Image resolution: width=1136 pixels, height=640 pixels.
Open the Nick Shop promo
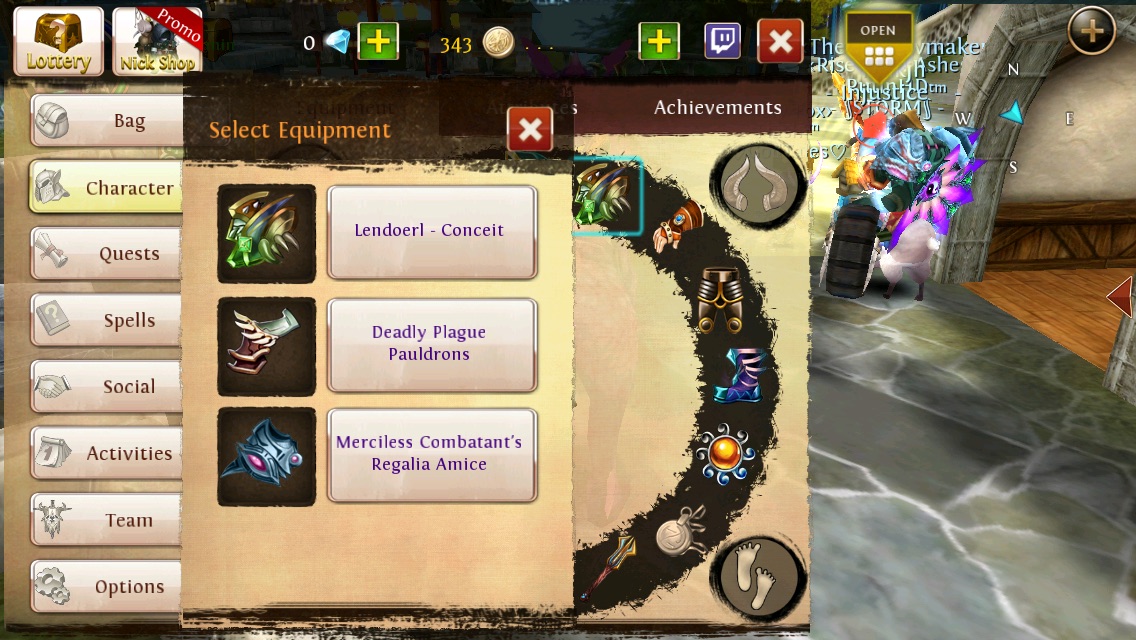tap(157, 41)
